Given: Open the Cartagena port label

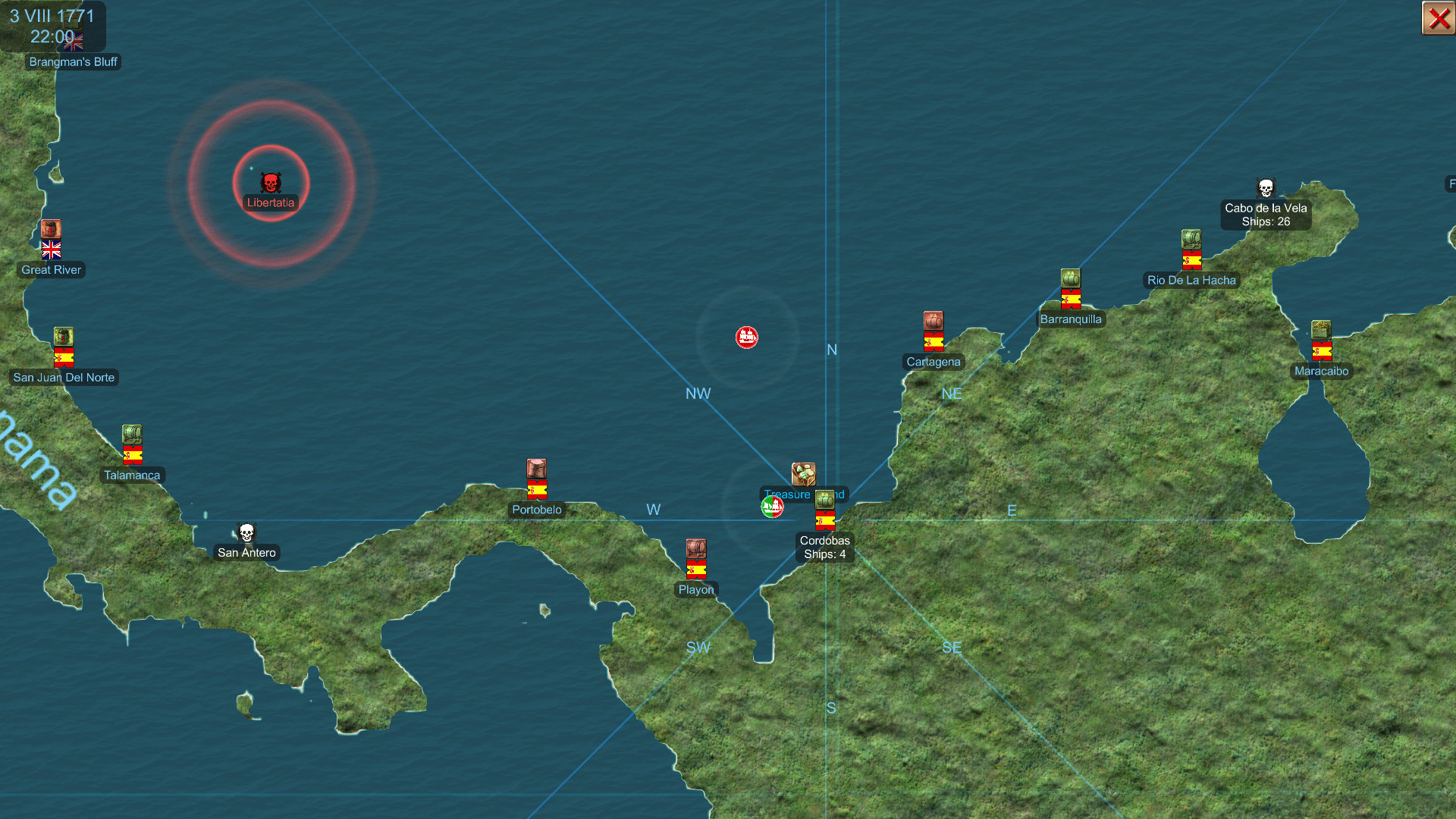Looking at the screenshot, I should coord(933,362).
